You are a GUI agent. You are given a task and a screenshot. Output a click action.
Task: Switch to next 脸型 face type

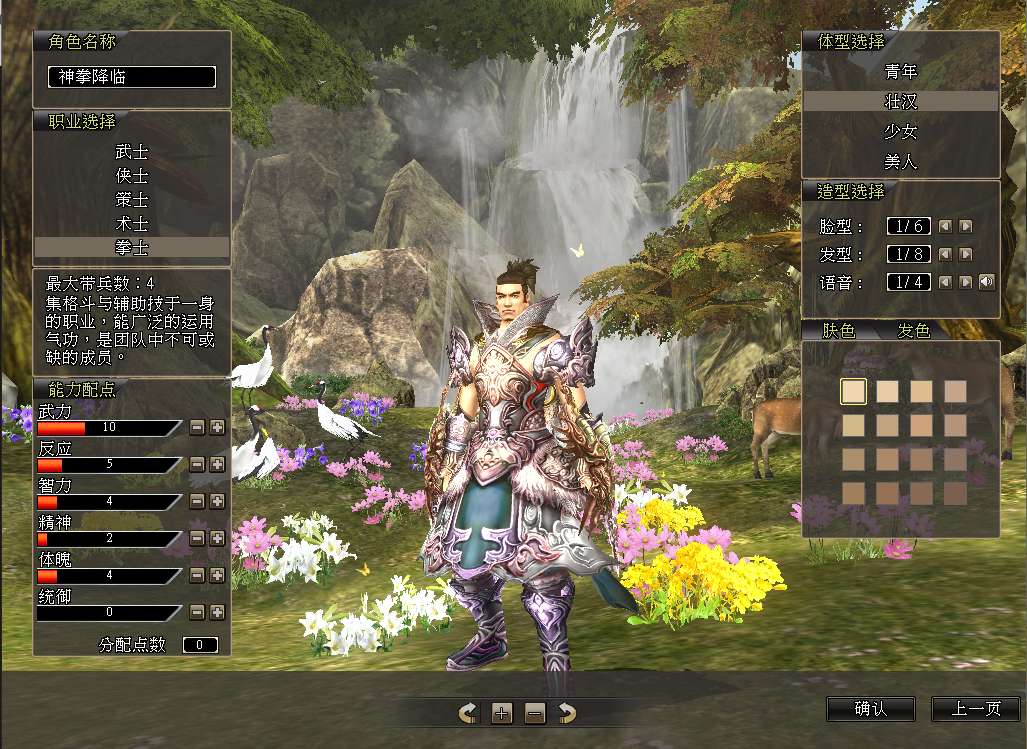click(x=965, y=227)
